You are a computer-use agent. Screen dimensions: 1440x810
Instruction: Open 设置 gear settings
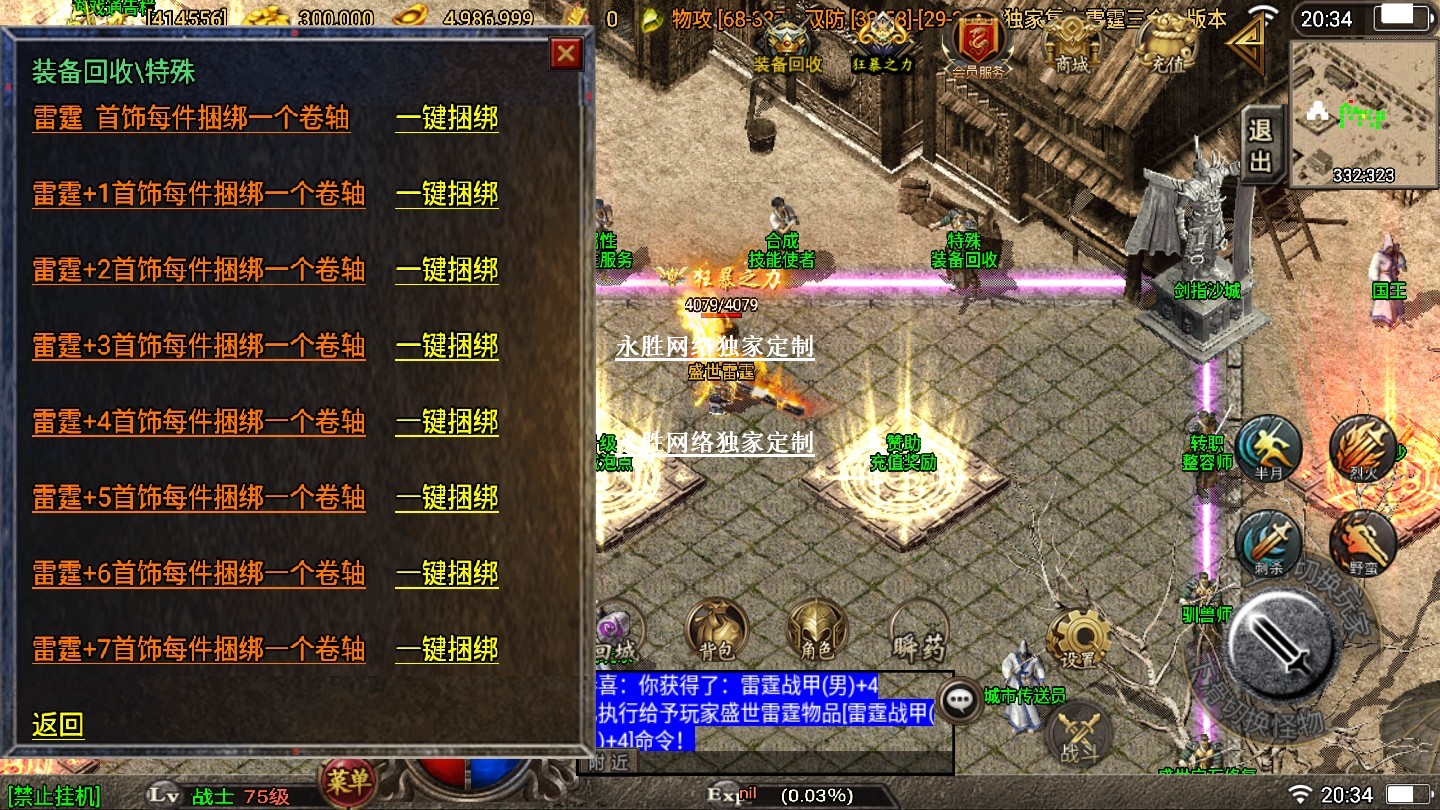click(1078, 639)
